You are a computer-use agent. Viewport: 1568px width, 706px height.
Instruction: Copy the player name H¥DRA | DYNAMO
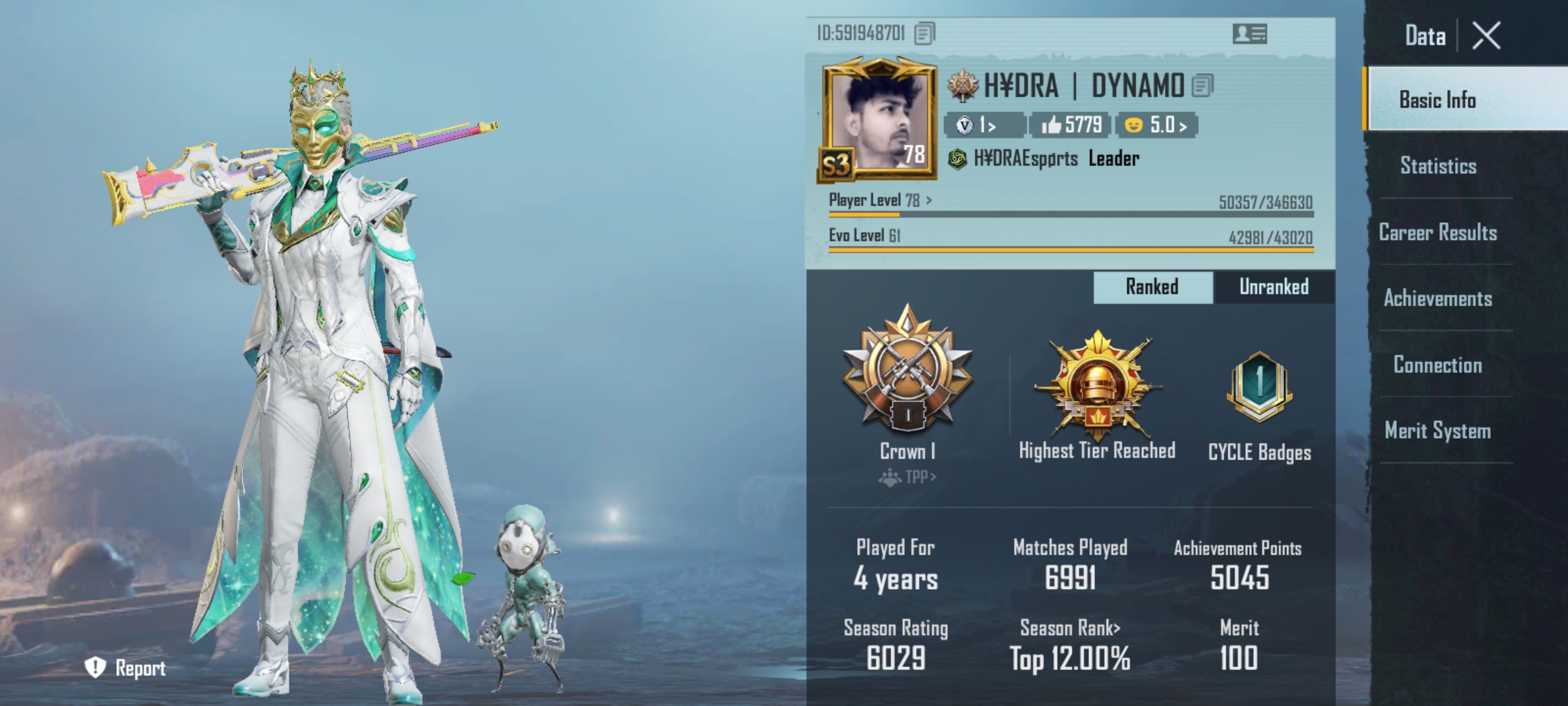(x=1202, y=86)
